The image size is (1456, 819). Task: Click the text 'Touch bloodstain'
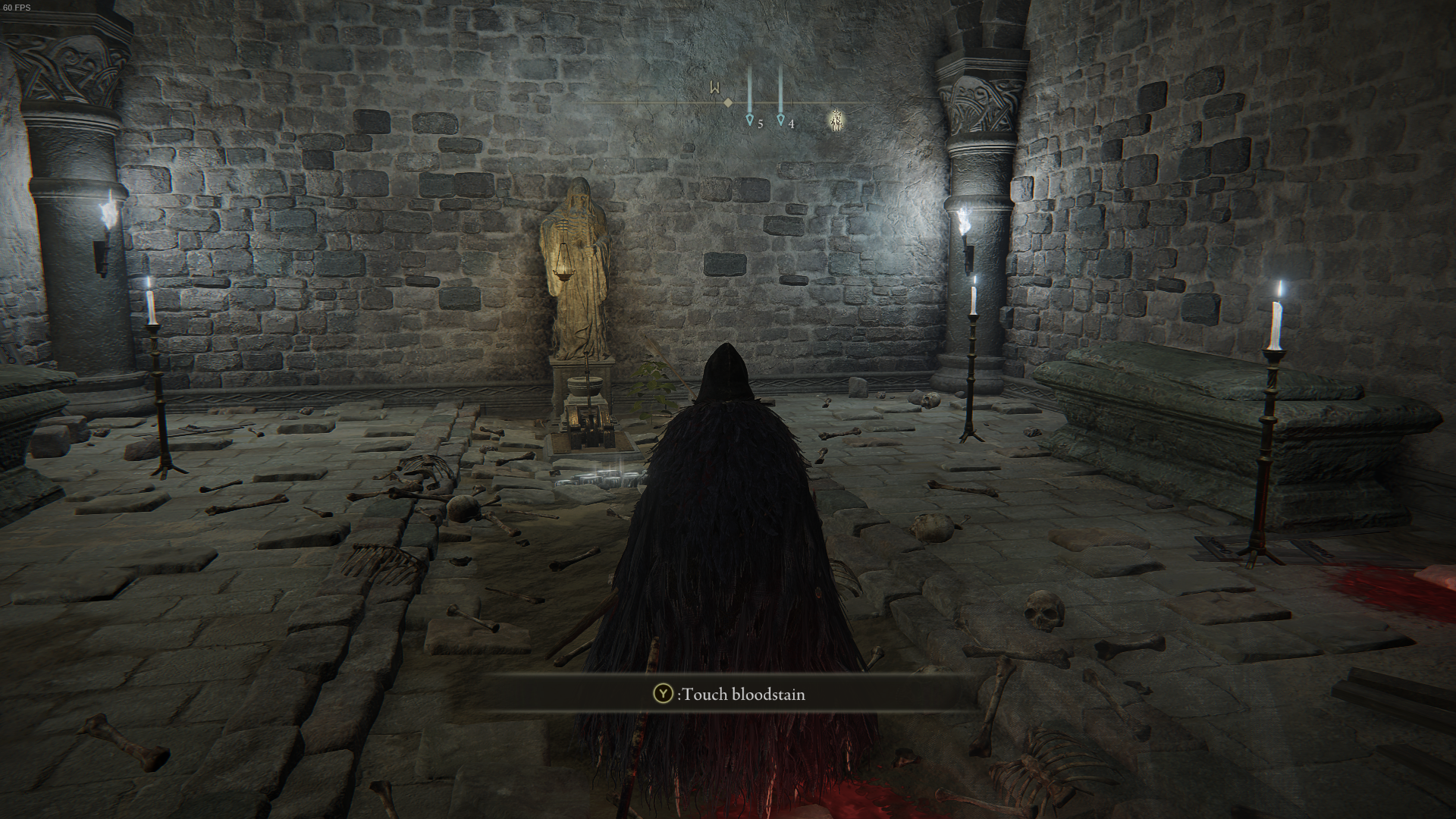point(744,694)
